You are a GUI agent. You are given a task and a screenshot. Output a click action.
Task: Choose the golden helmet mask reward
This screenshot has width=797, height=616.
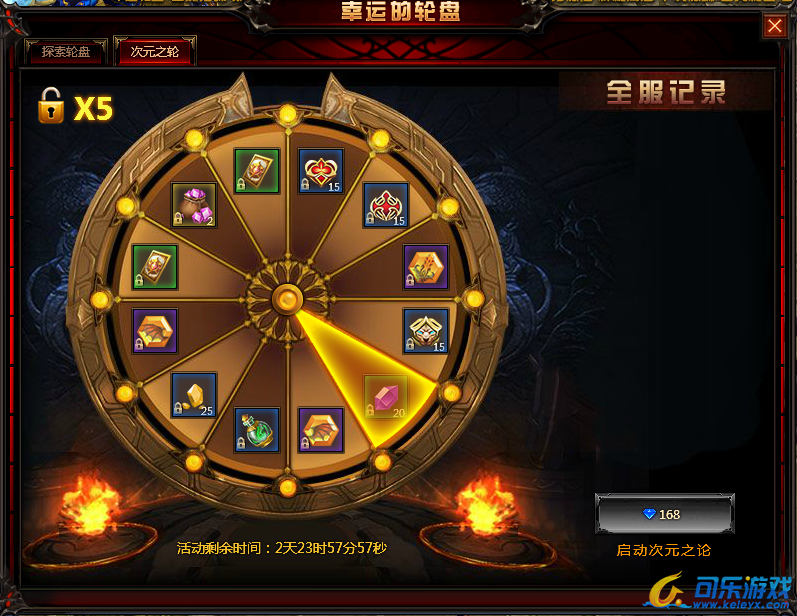tap(425, 331)
